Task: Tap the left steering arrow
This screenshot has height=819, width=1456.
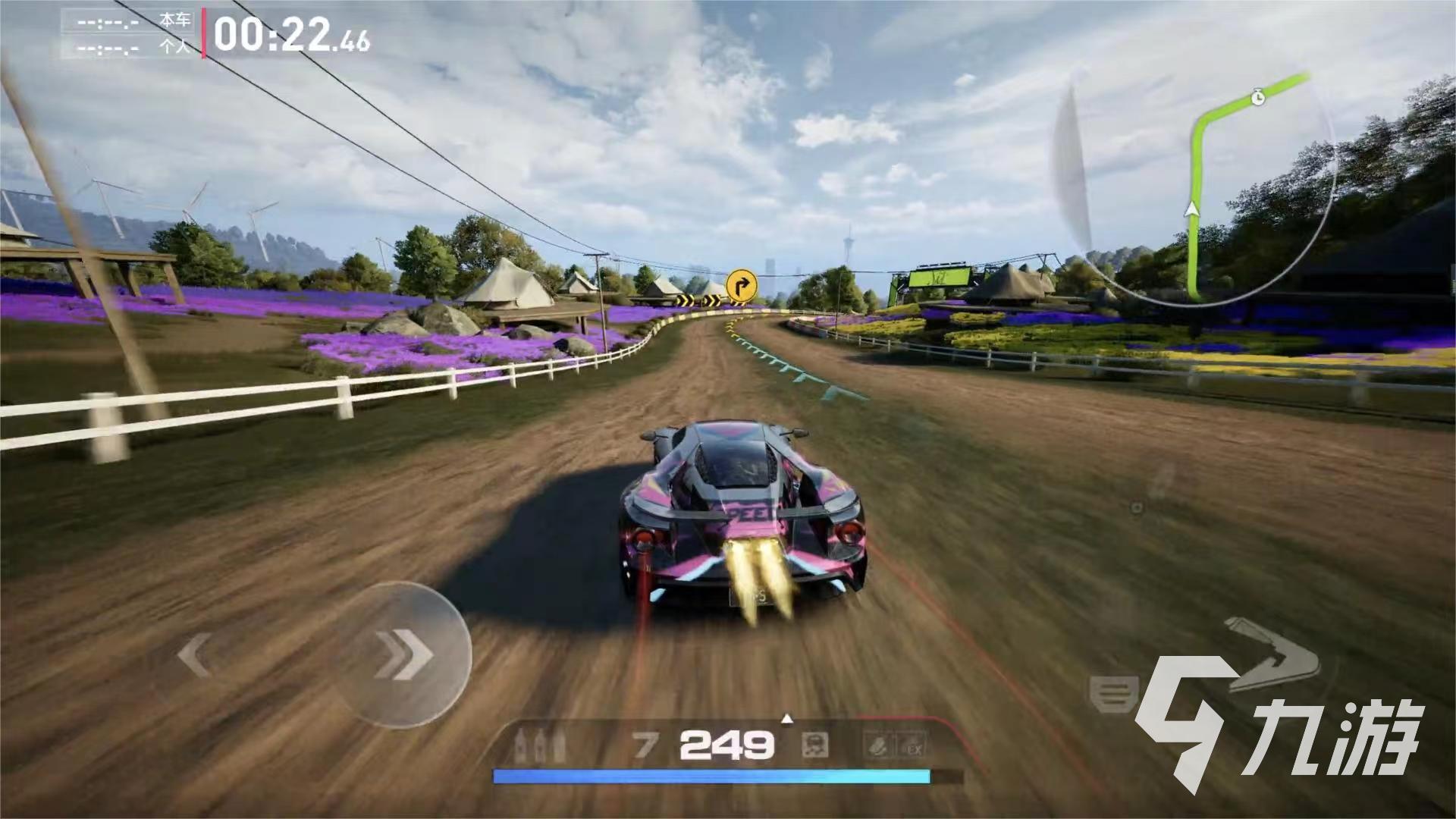Action: click(195, 654)
